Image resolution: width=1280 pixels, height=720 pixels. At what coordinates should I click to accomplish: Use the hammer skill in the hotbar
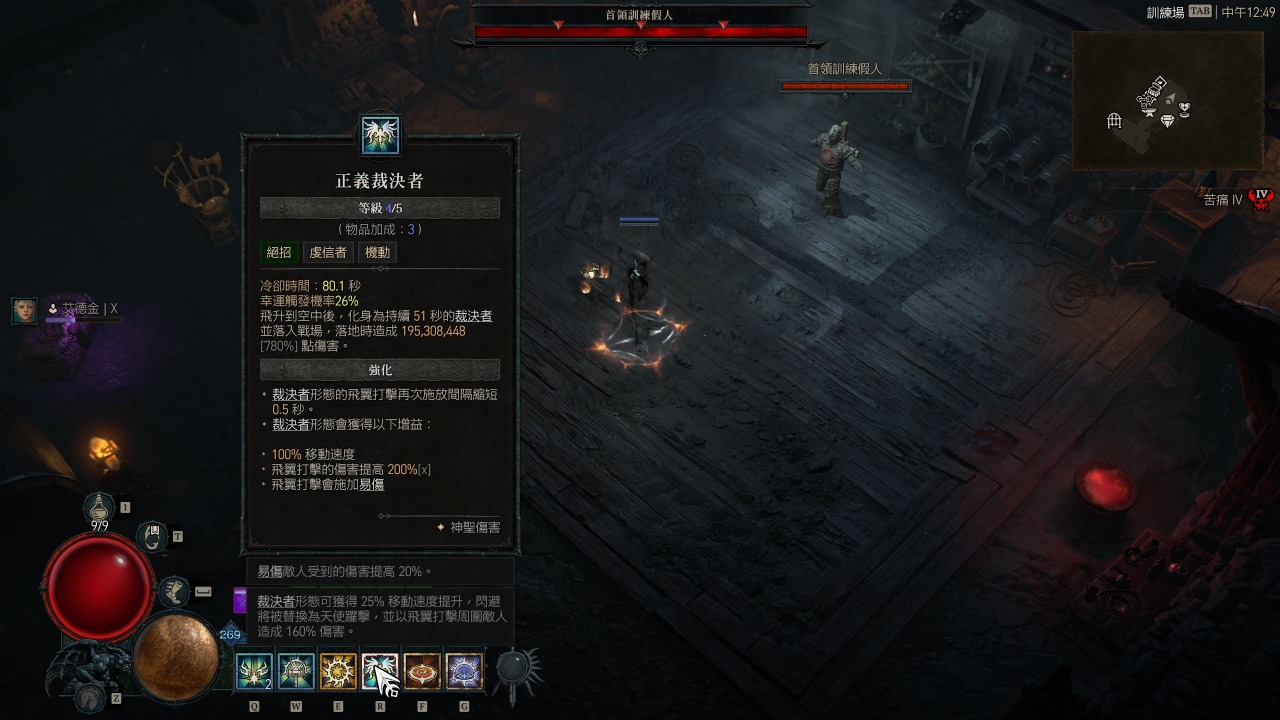click(296, 672)
